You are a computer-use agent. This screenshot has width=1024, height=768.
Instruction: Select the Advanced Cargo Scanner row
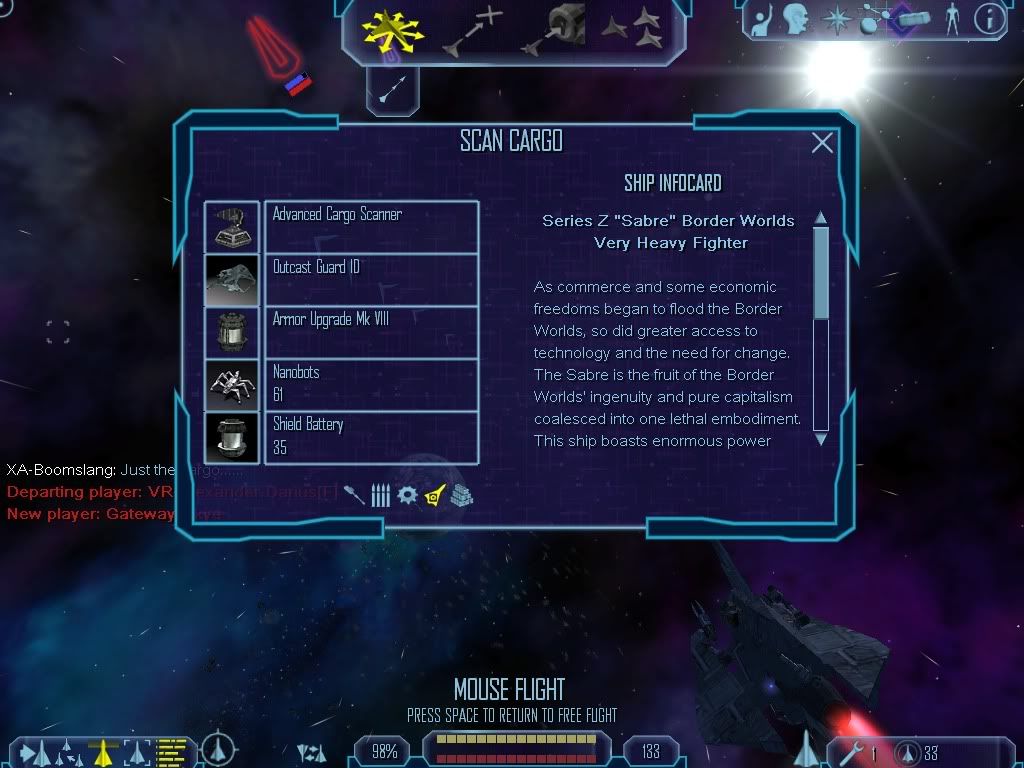click(371, 226)
